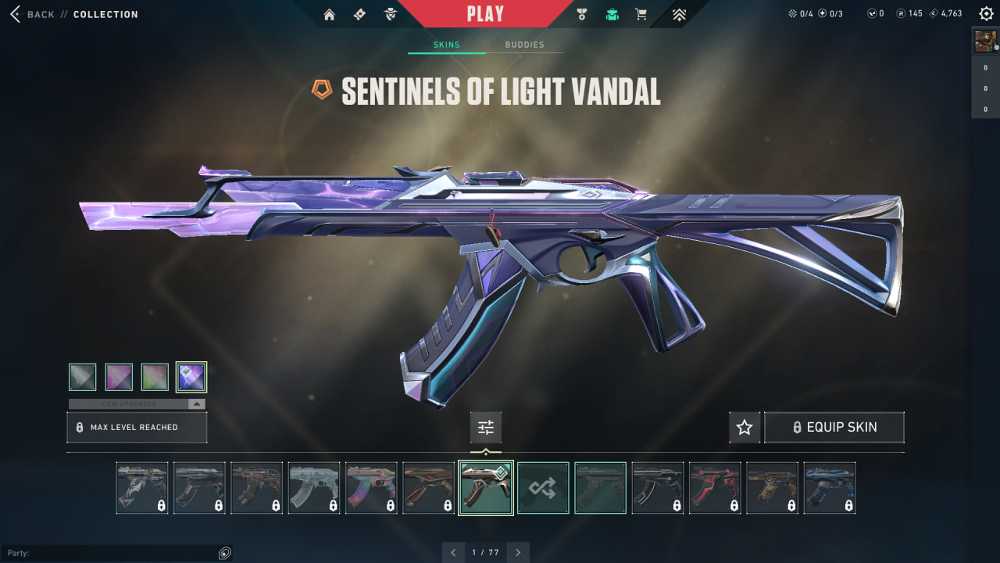The image size is (1000, 563).
Task: Choose the purple-blue gem variant swatch
Action: click(191, 376)
